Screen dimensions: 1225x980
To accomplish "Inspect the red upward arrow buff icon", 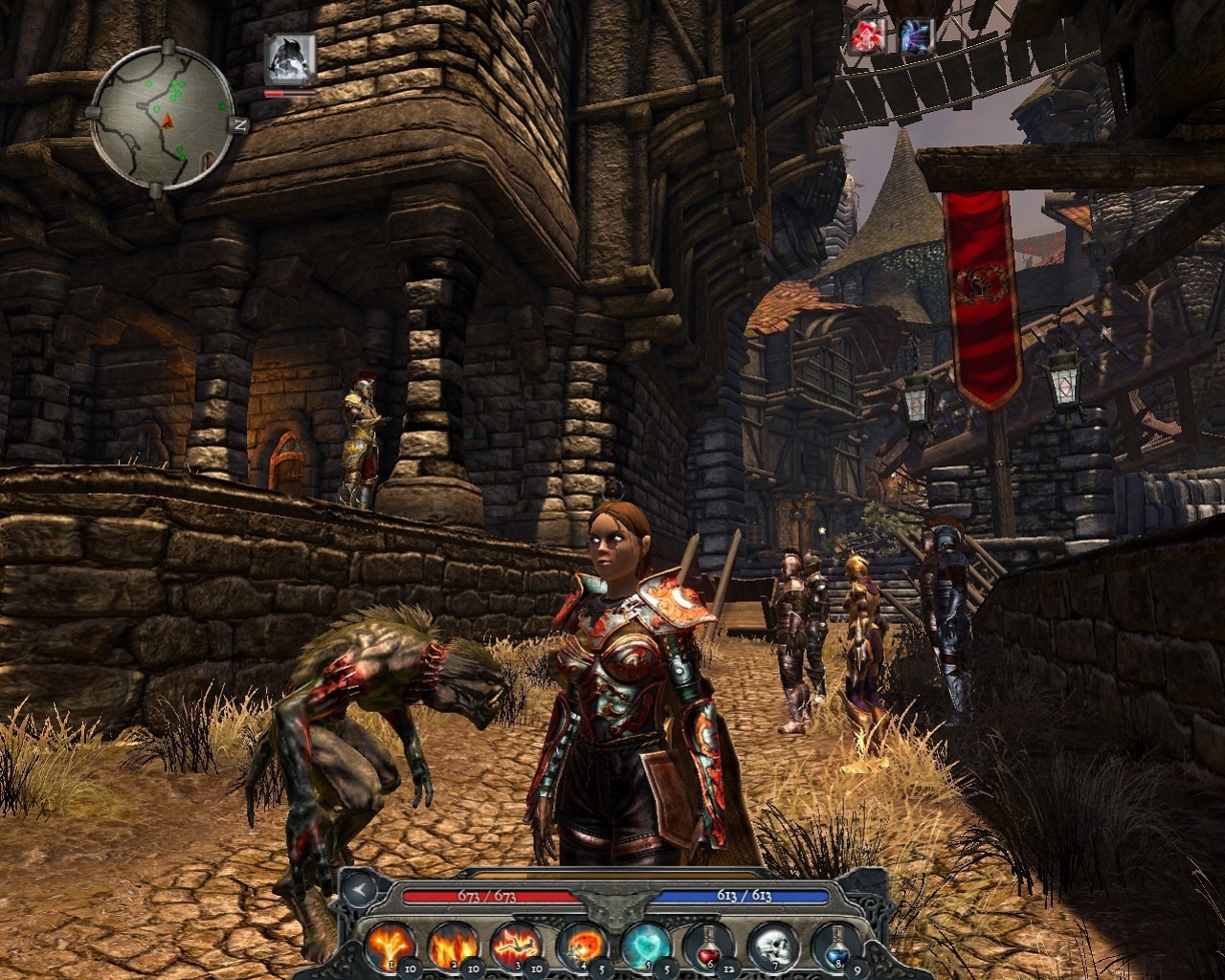I will 866,37.
